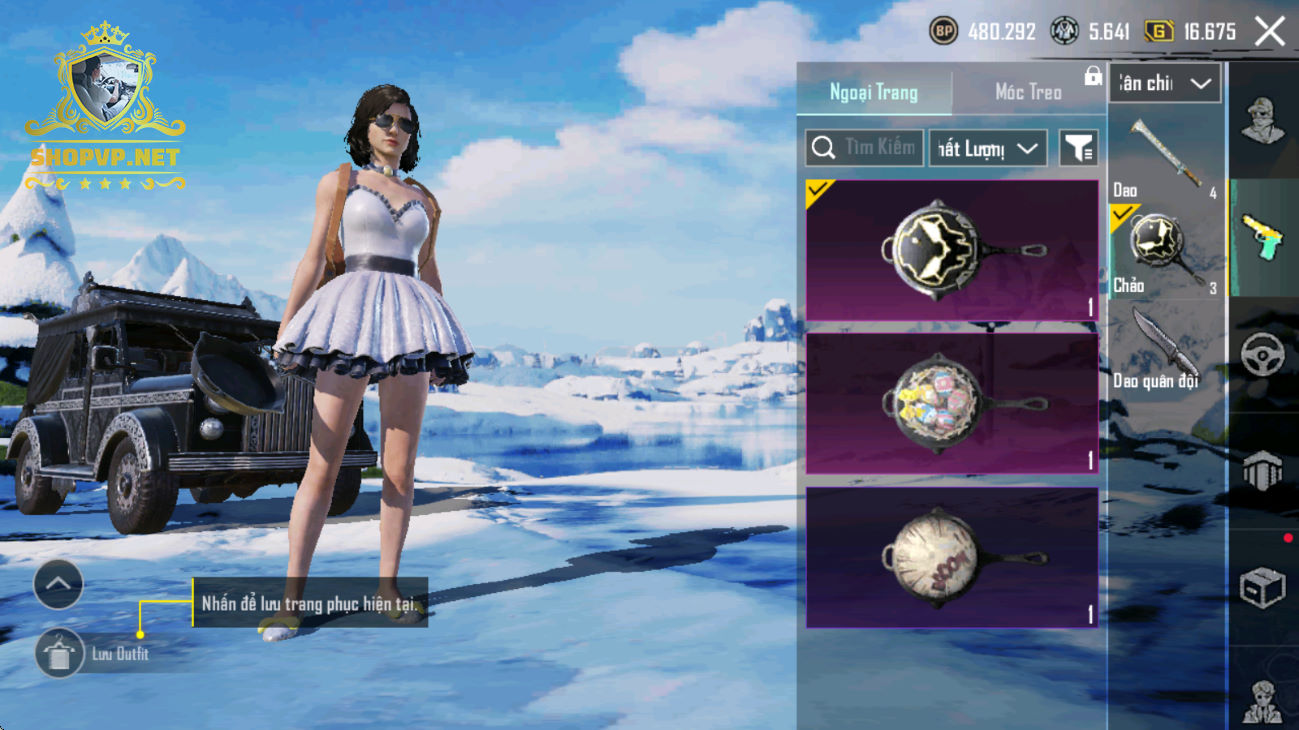This screenshot has width=1299, height=730.
Task: Open the character outfit sidebar section
Action: [1262, 120]
